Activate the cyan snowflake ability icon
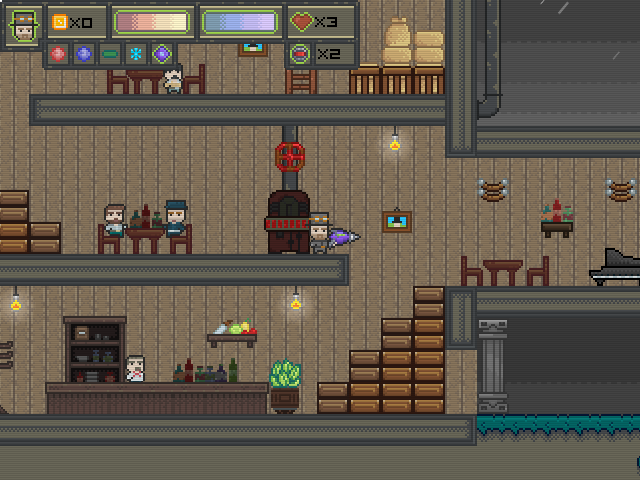The height and width of the screenshot is (480, 640). pos(135,54)
